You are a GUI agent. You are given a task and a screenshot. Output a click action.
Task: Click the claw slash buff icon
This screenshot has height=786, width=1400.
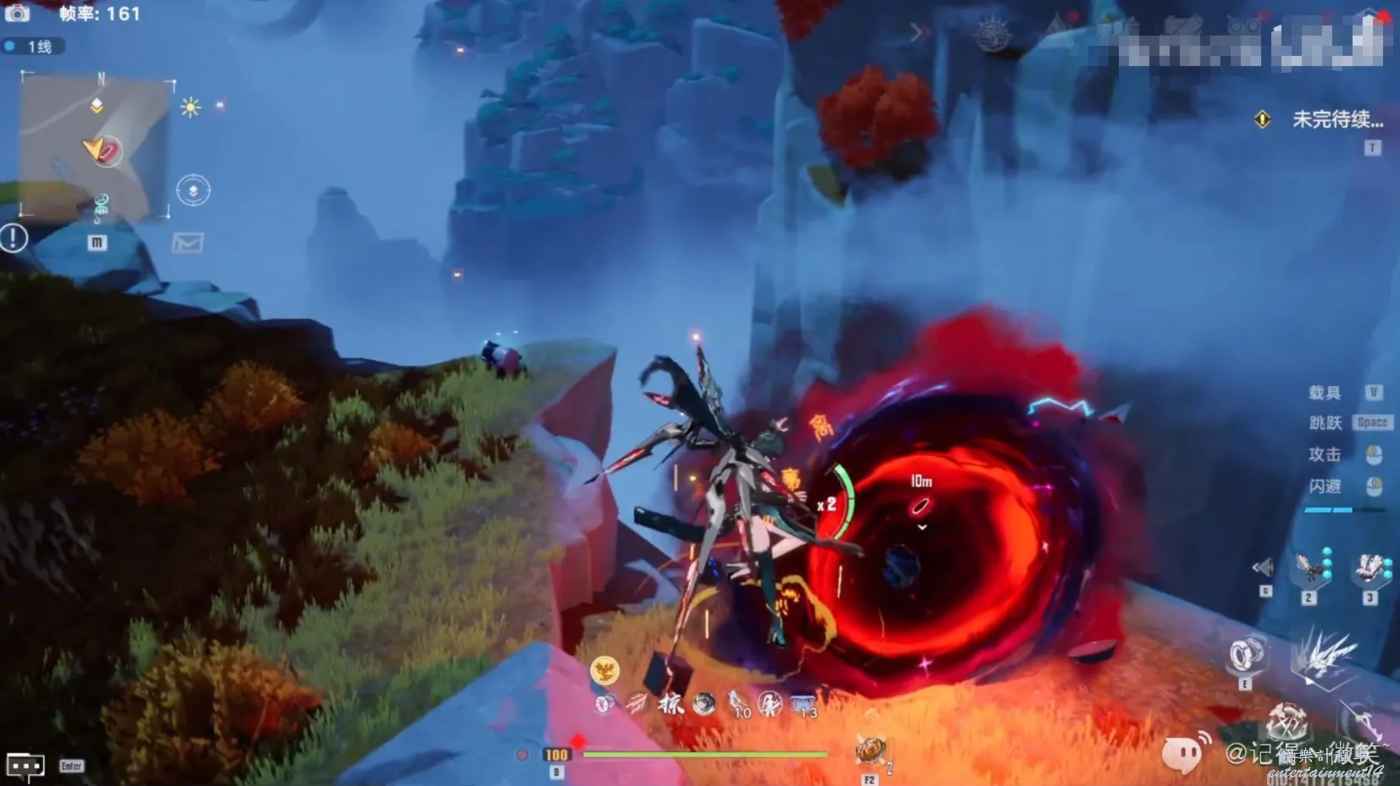tap(636, 704)
